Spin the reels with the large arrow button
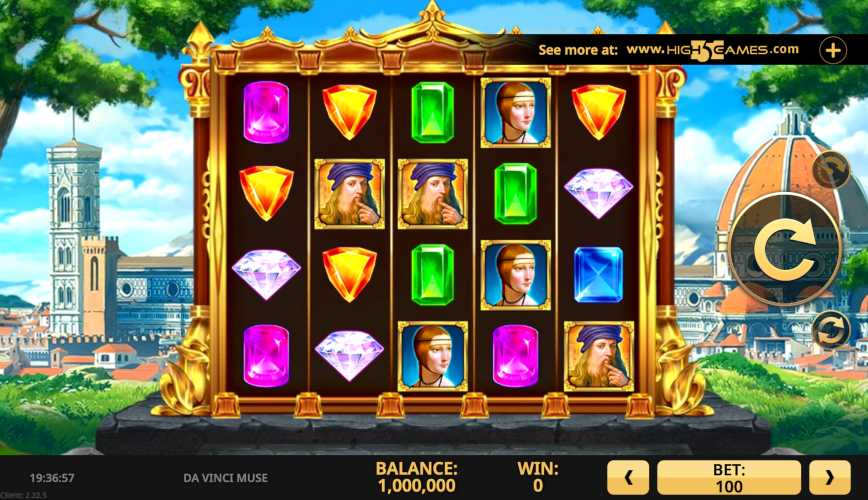This screenshot has width=868, height=500. pyautogui.click(x=784, y=250)
